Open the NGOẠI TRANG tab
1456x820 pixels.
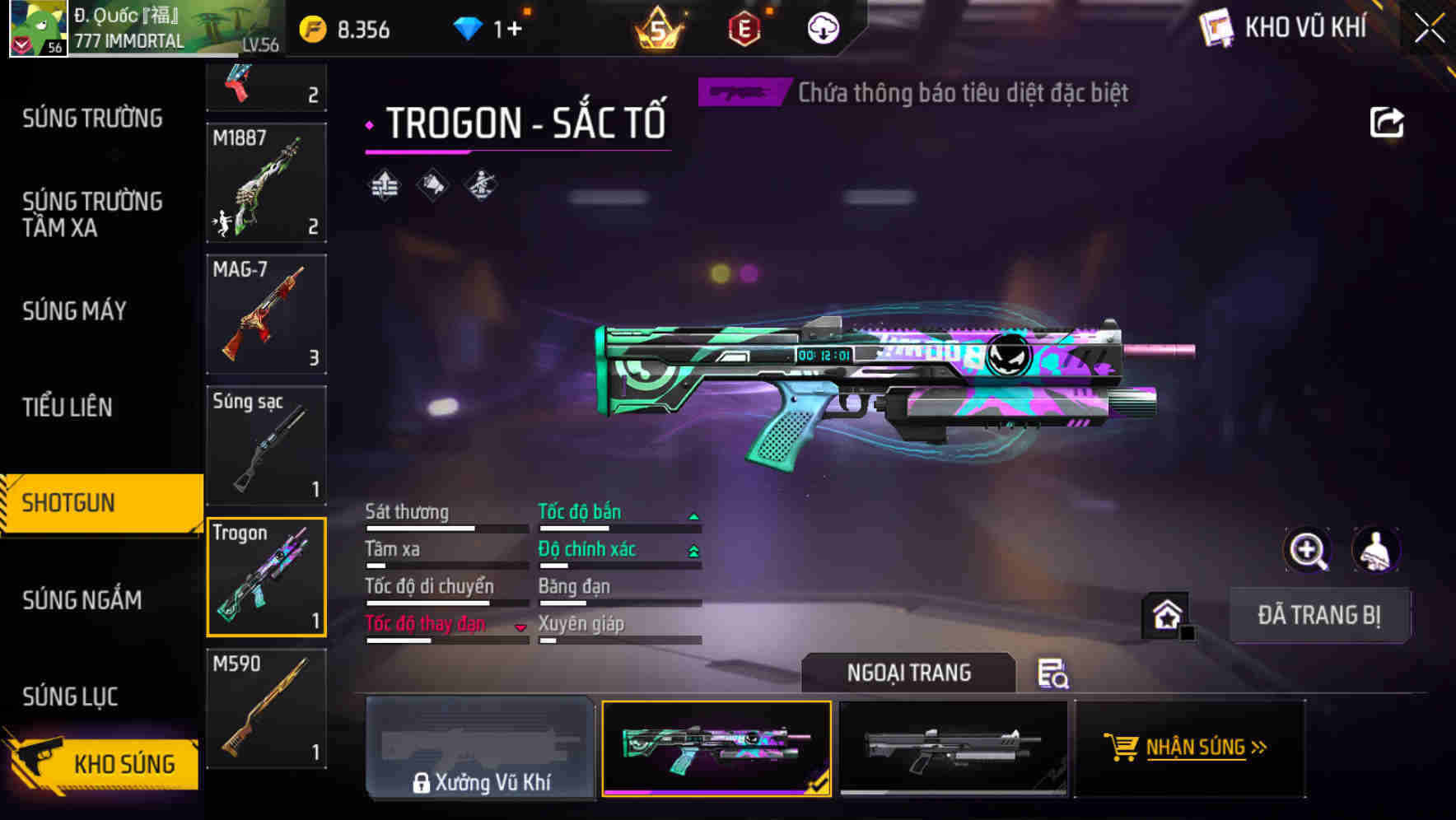coord(909,673)
